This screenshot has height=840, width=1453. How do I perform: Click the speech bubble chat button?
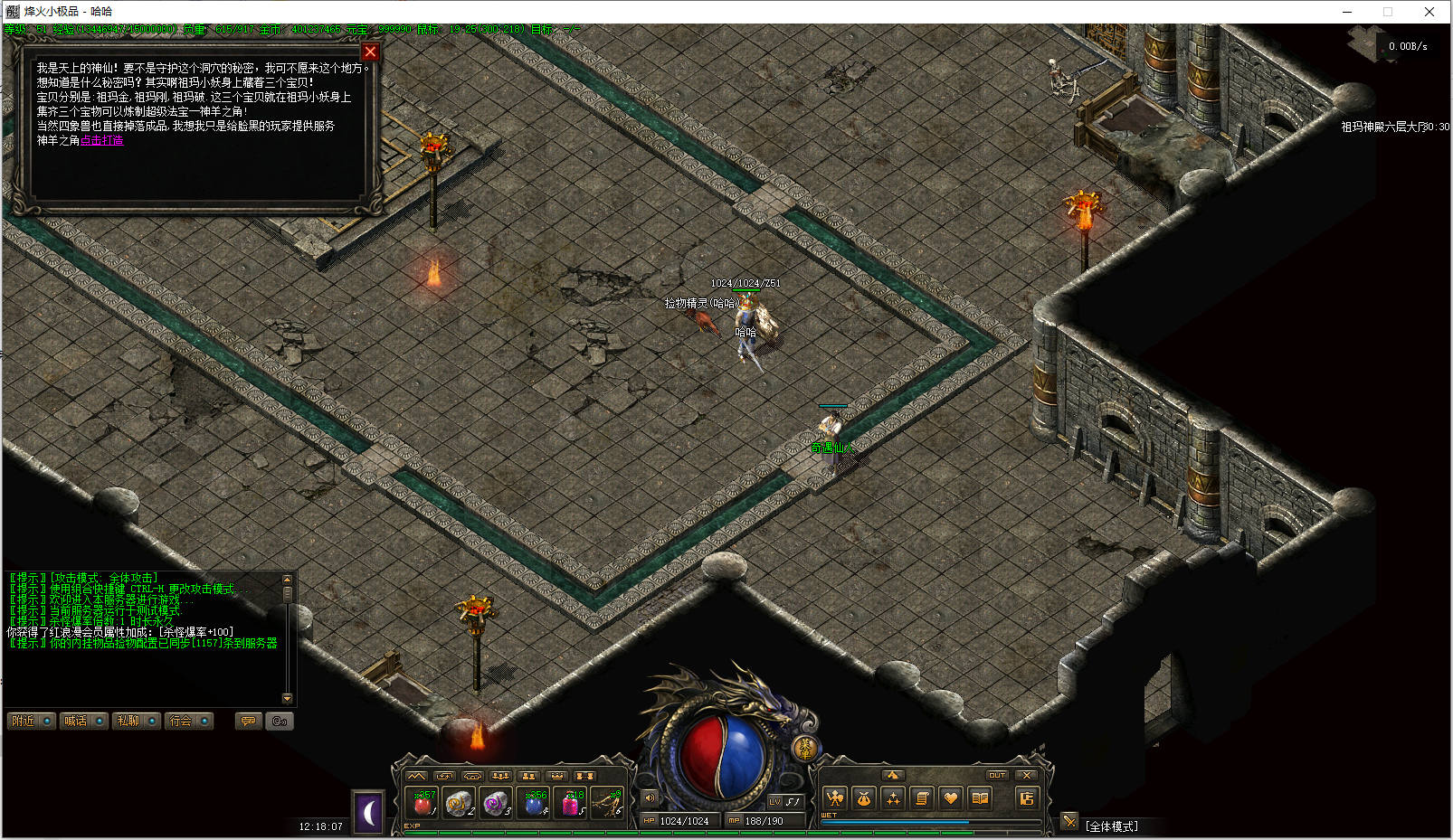(x=248, y=721)
